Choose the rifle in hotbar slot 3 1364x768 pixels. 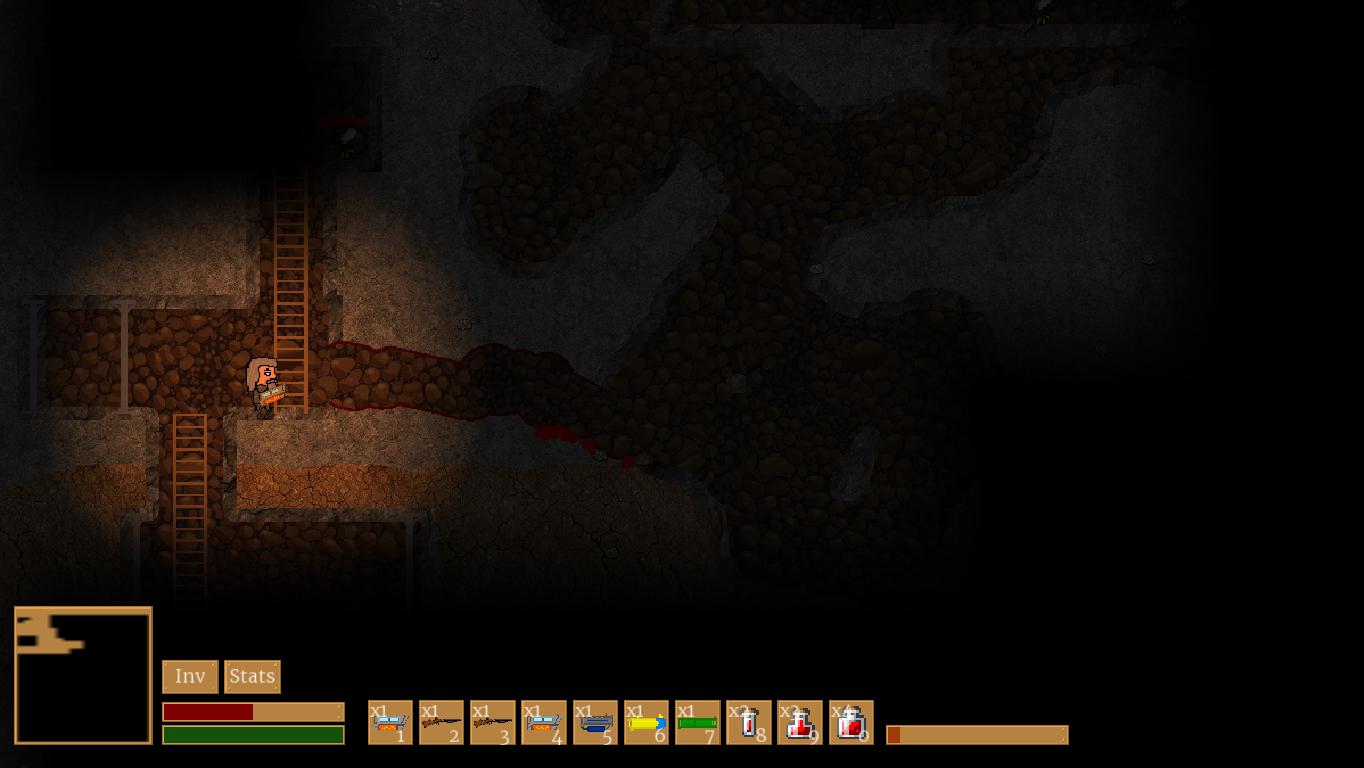(x=493, y=722)
